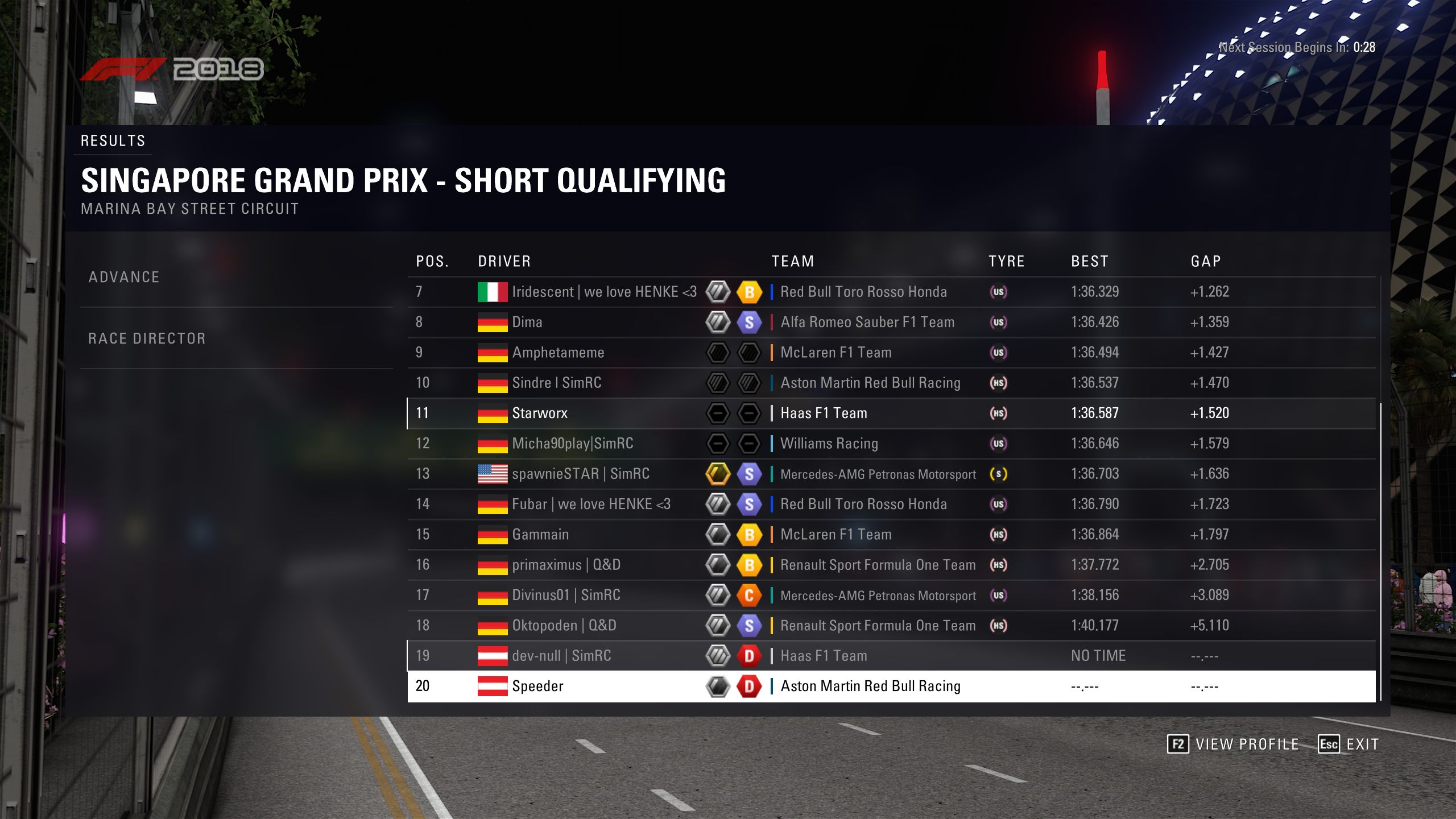Select the Starworx driver row
The image size is (1456, 819).
click(x=540, y=413)
